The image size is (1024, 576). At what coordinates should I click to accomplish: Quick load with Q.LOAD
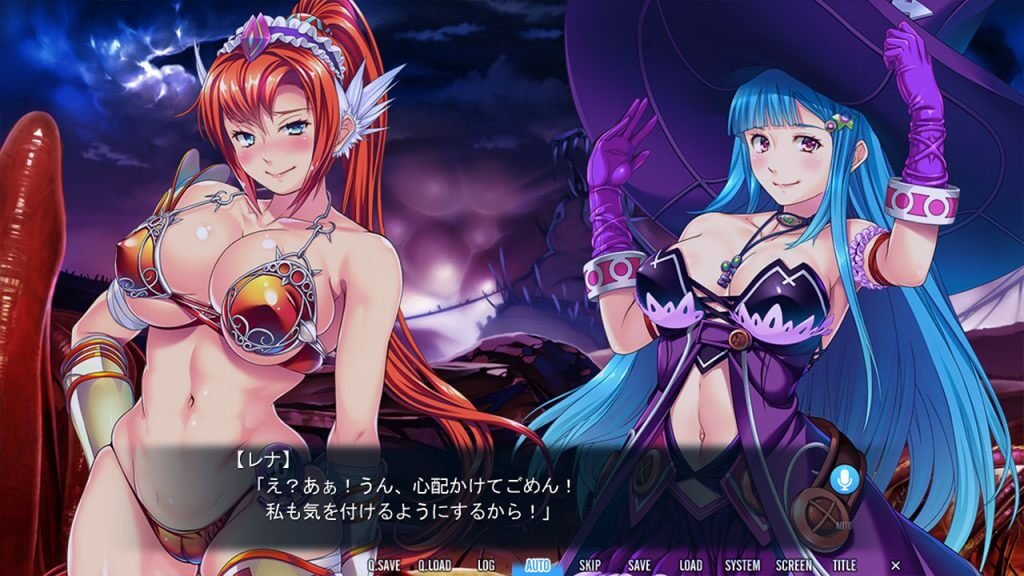click(x=435, y=565)
